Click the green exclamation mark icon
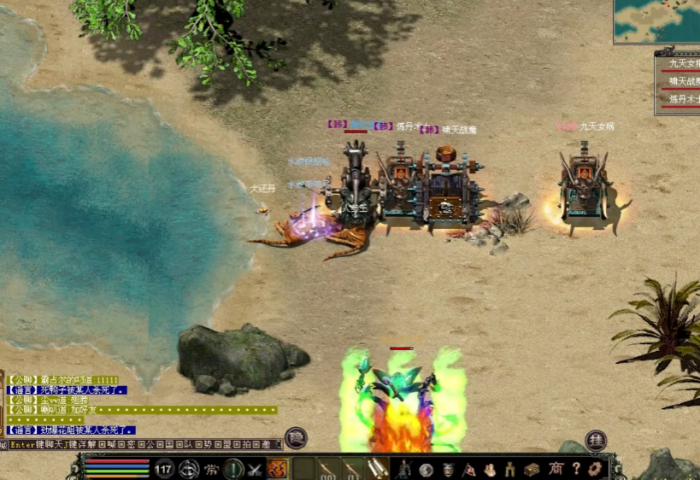The height and width of the screenshot is (480, 700). pos(233,468)
